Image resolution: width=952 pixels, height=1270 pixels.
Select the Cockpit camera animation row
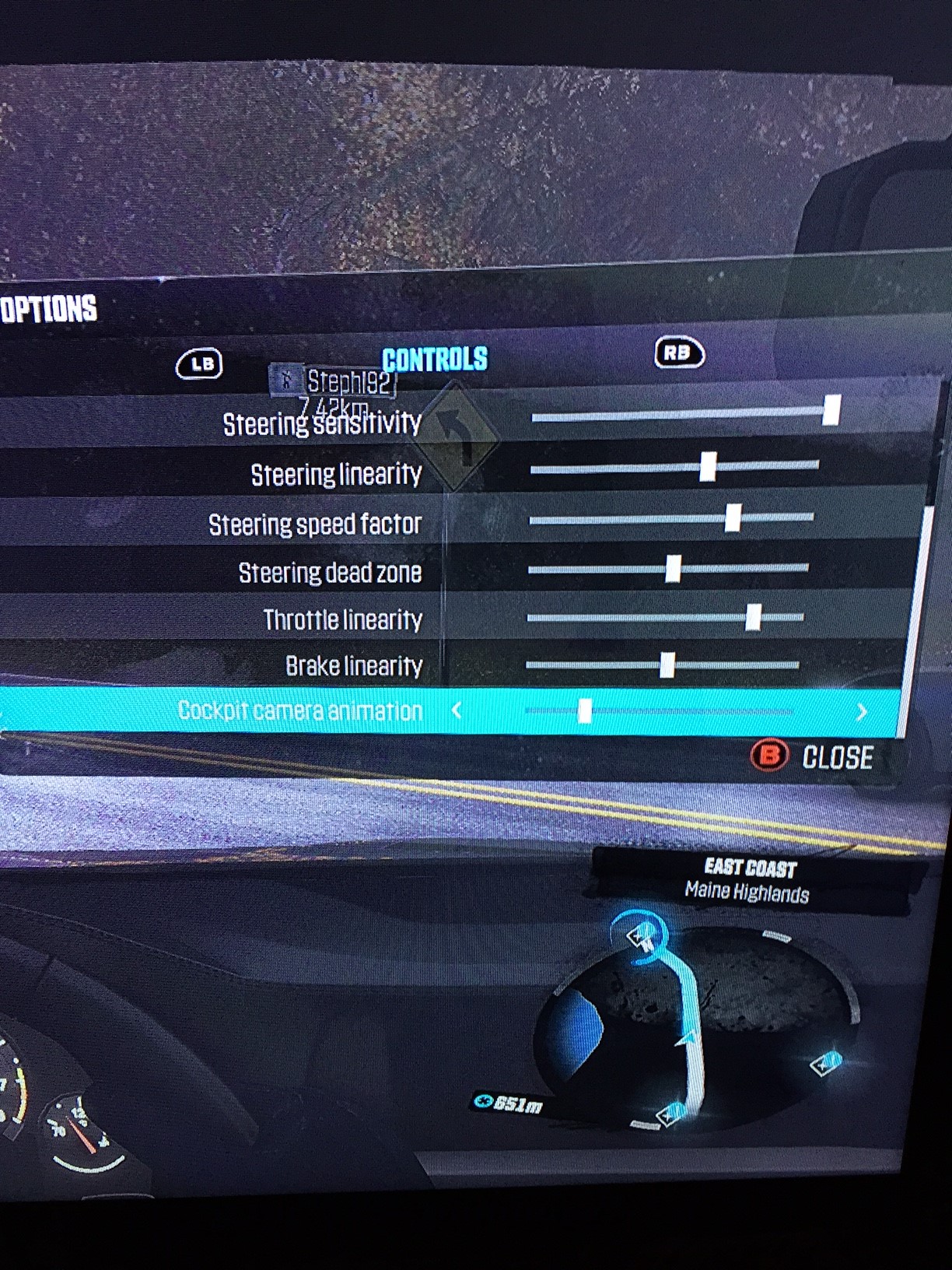point(300,710)
